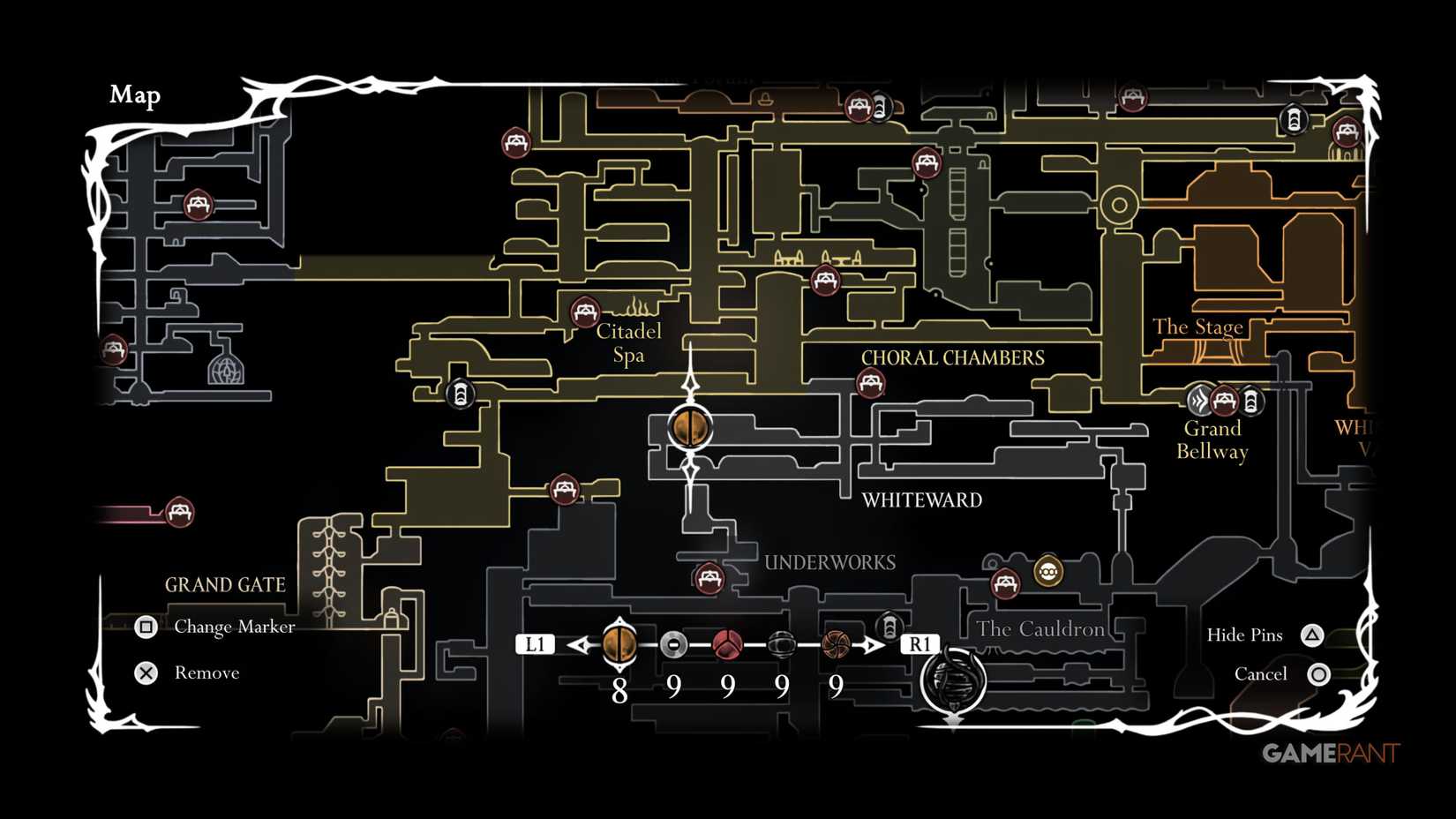Pick the red tri-lobed marker type

pyautogui.click(x=726, y=645)
